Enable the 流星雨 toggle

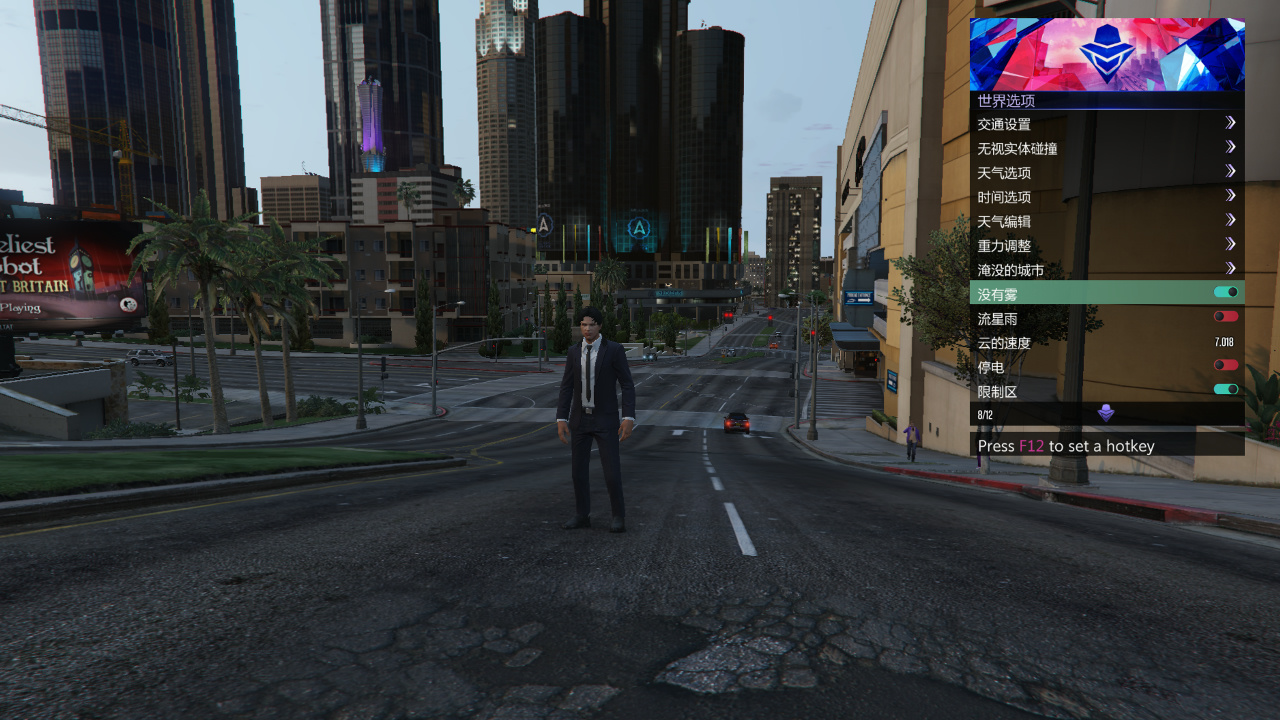click(1225, 317)
